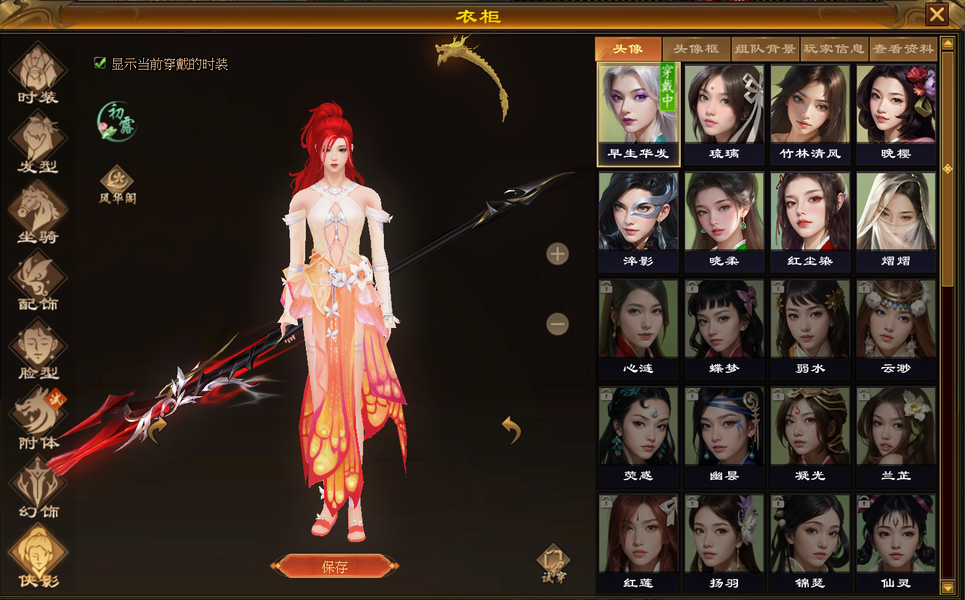Viewport: 965px width, 600px height.
Task: Toggle the 显示当前穿戴的时装 checkbox
Action: 100,63
